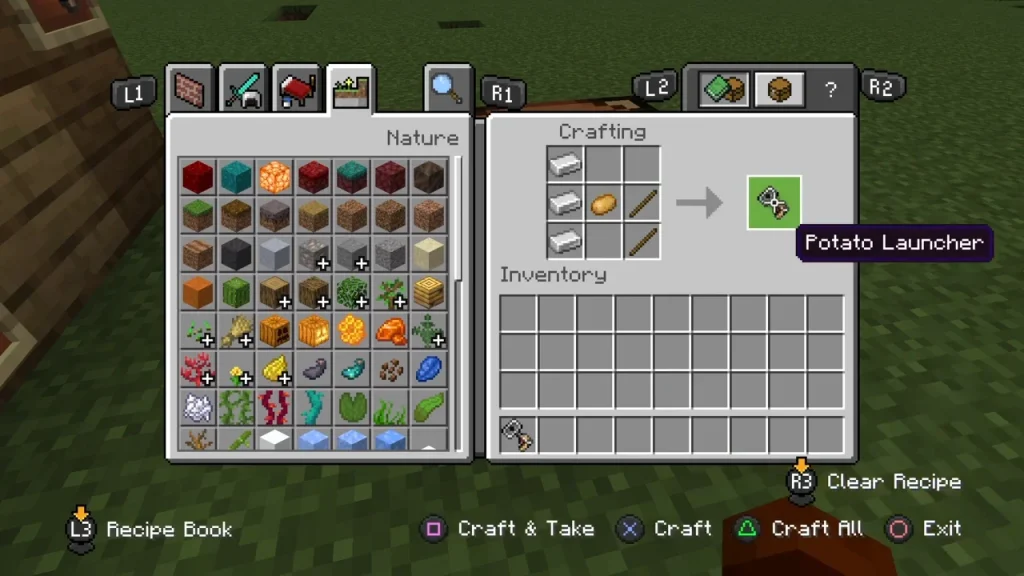This screenshot has height=576, width=1024.
Task: Open the question mark help tab
Action: pyautogui.click(x=830, y=90)
